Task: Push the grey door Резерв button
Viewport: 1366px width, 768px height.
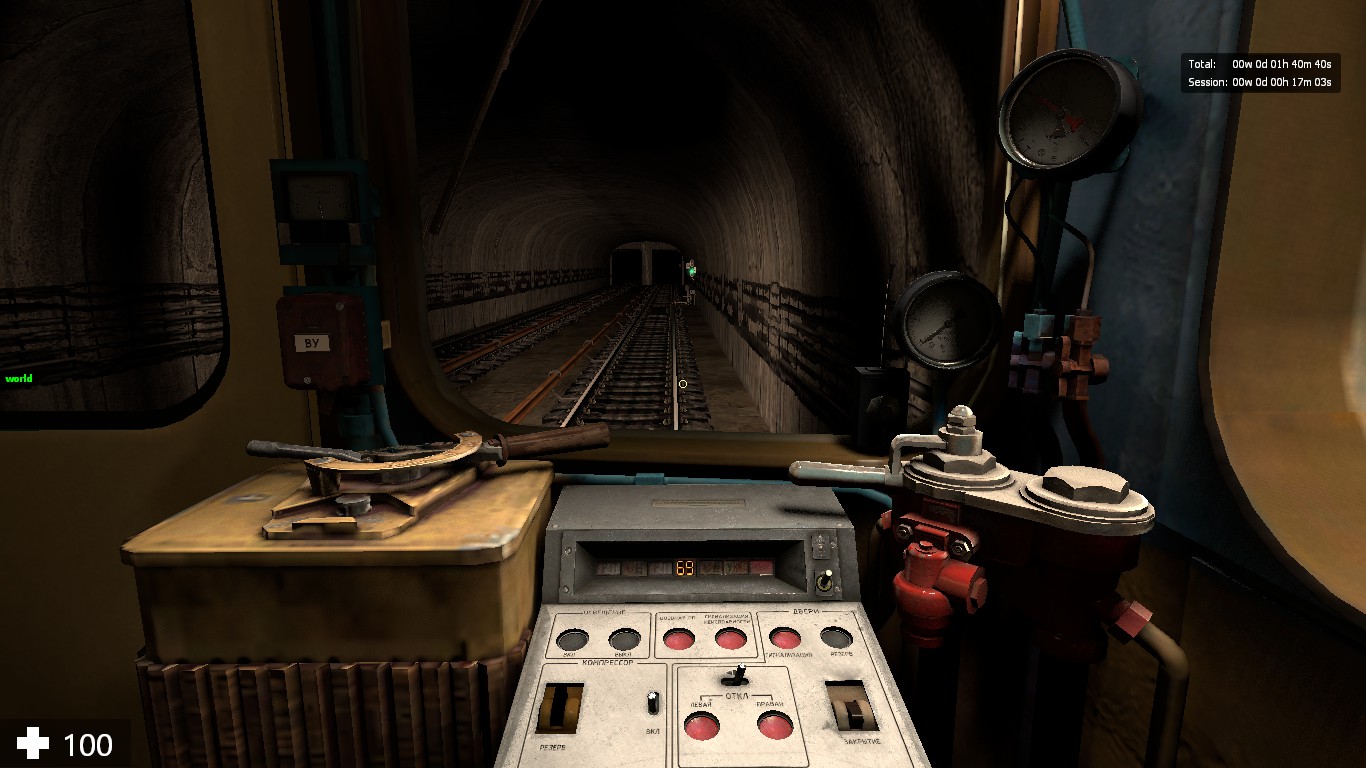Action: point(836,637)
